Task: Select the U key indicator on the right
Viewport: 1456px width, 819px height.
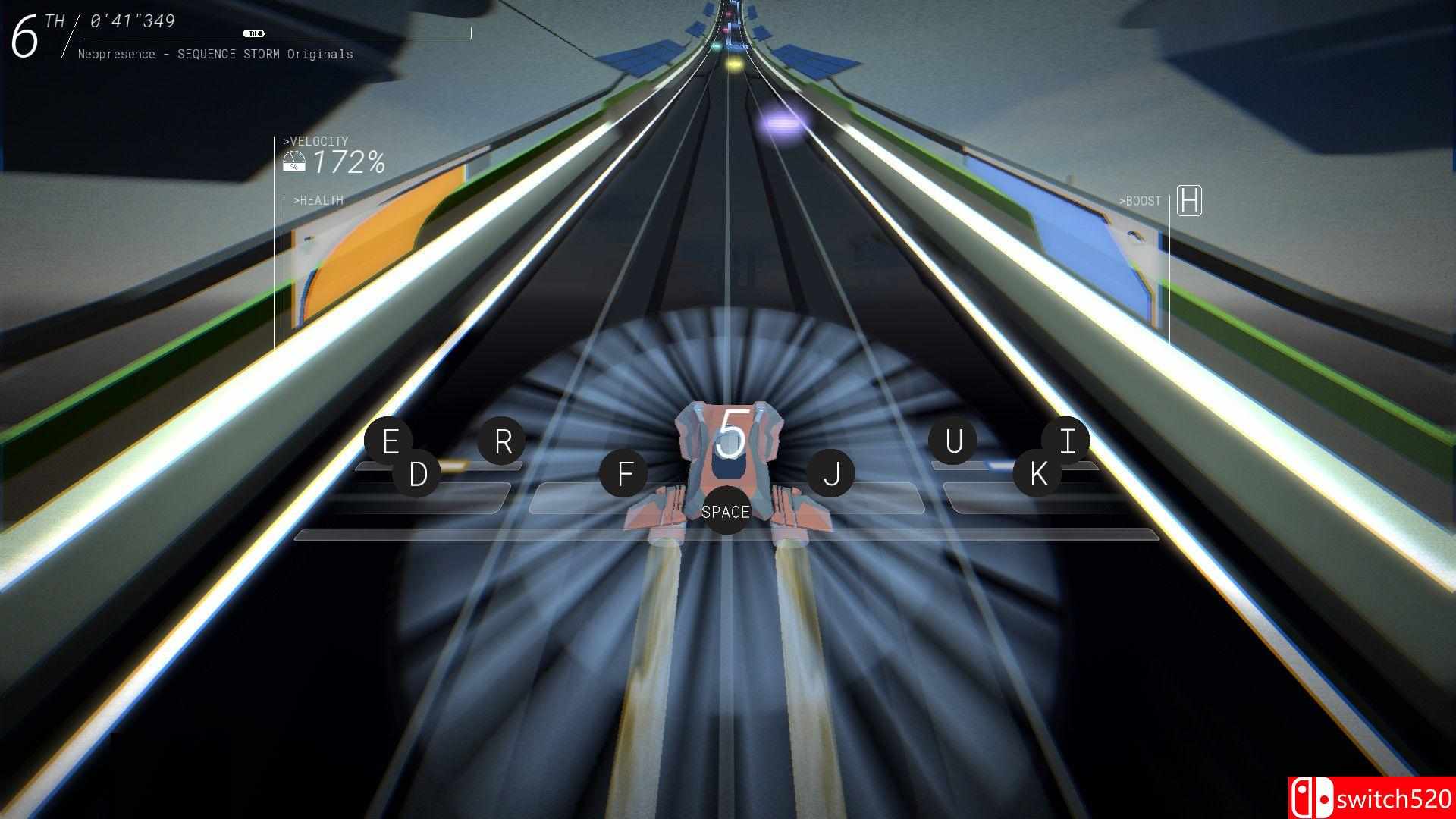Action: click(x=954, y=442)
